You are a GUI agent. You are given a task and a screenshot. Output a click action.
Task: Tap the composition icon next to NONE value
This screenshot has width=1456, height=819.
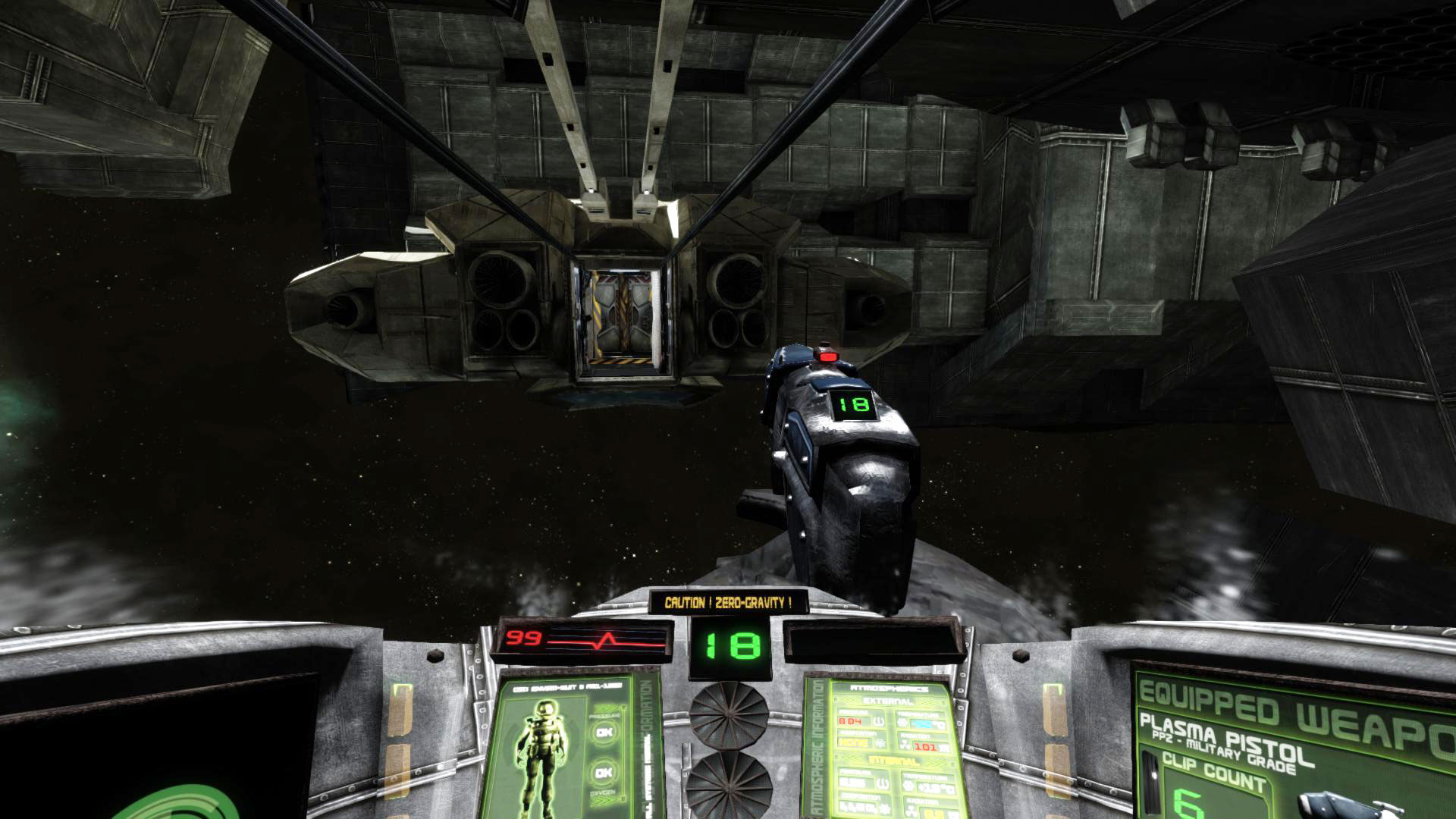pyautogui.click(x=881, y=743)
